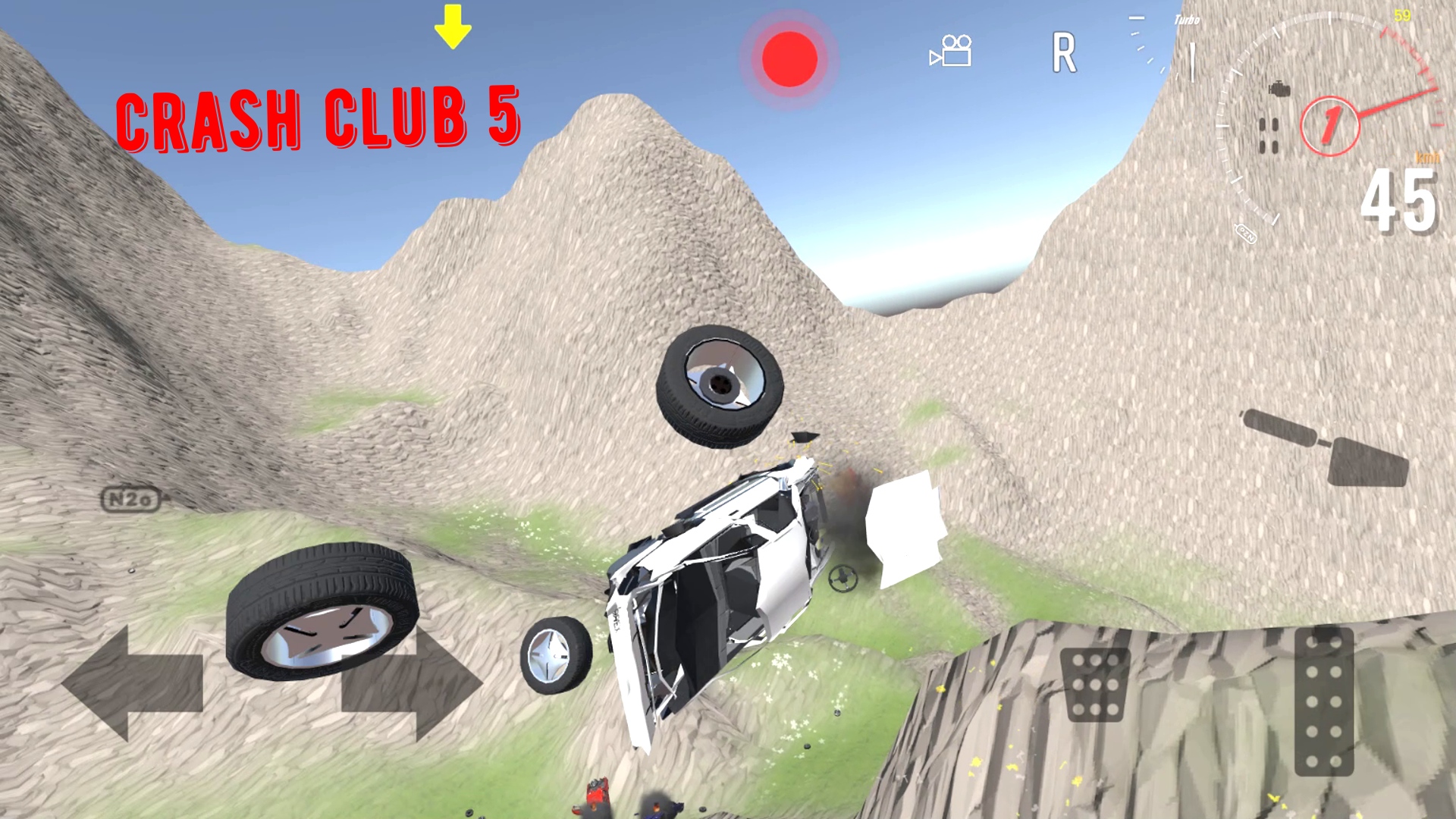
Task: Click the yellow 59 value on the tachometer
Action: [x=1402, y=14]
